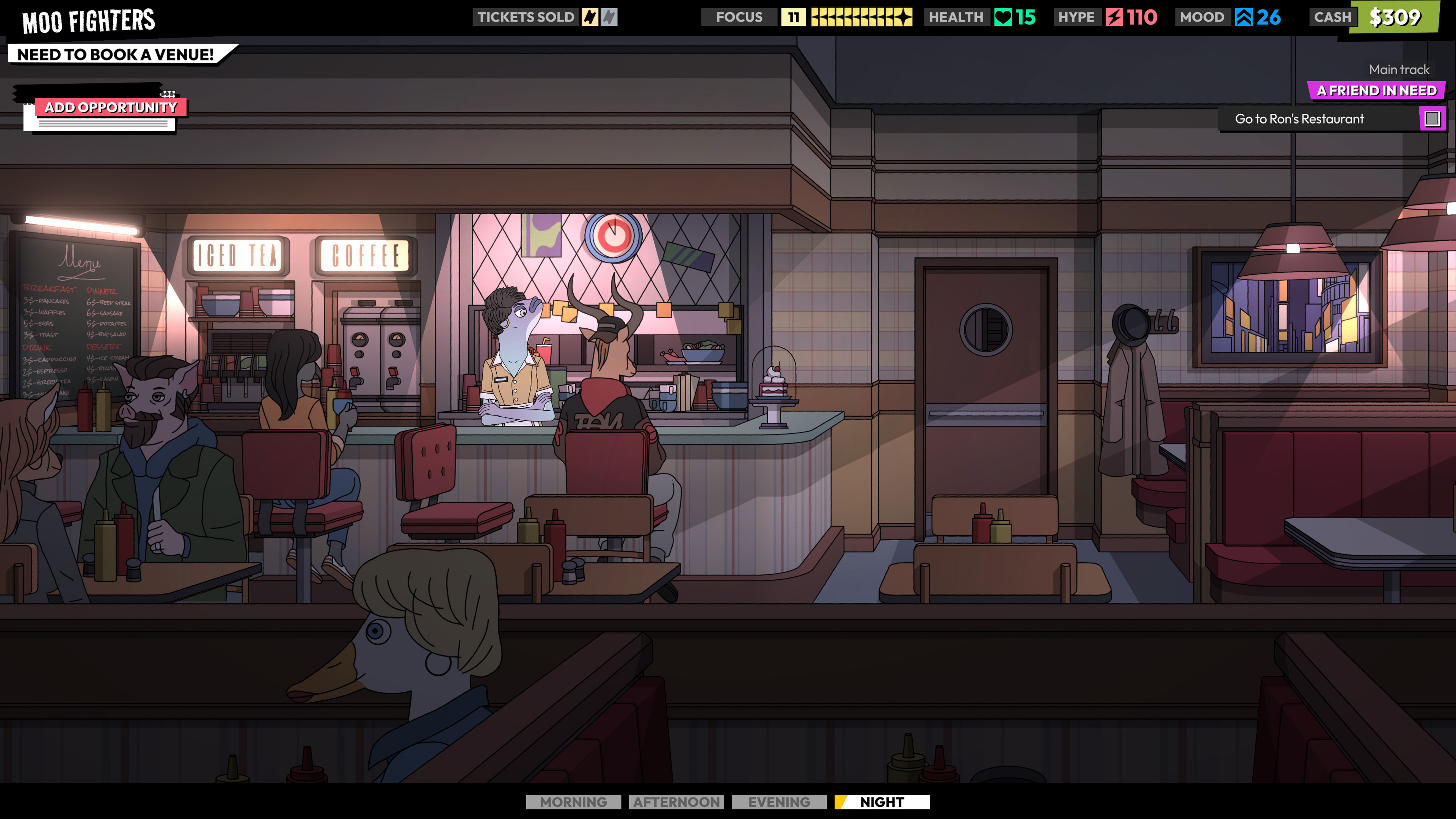Select the green heart icon next to HEALTH
1456x819 pixels.
[x=1004, y=17]
